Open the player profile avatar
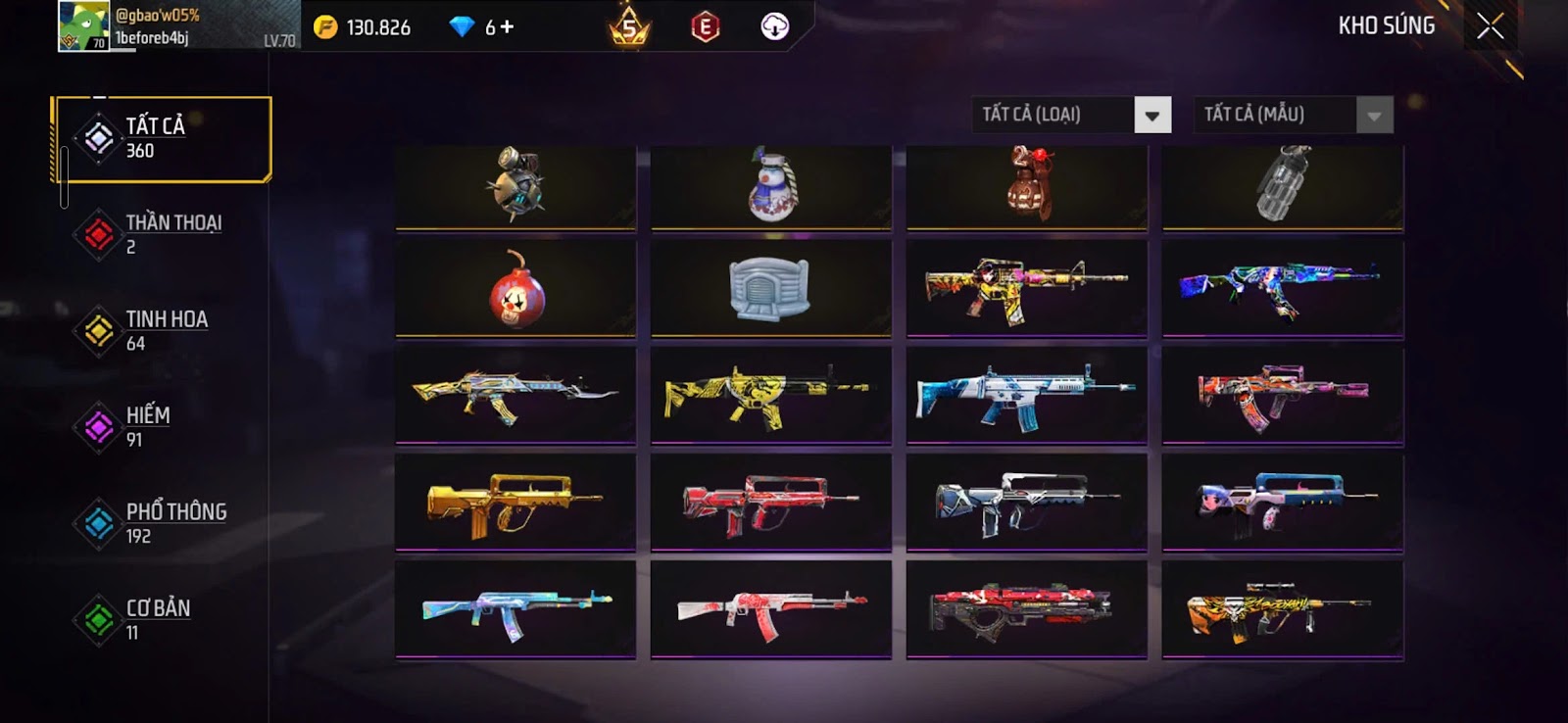 point(83,25)
